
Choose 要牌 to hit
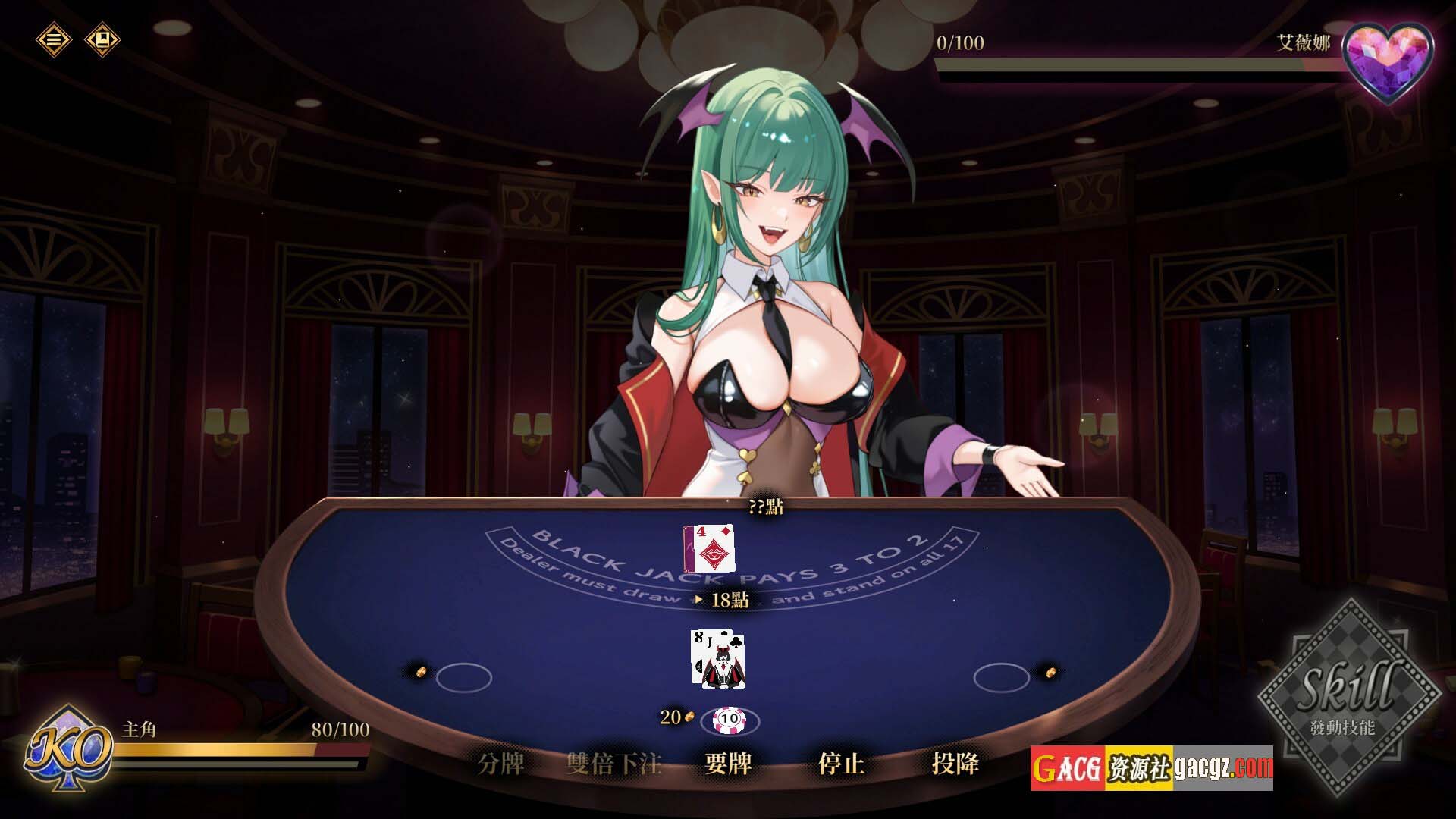click(728, 764)
